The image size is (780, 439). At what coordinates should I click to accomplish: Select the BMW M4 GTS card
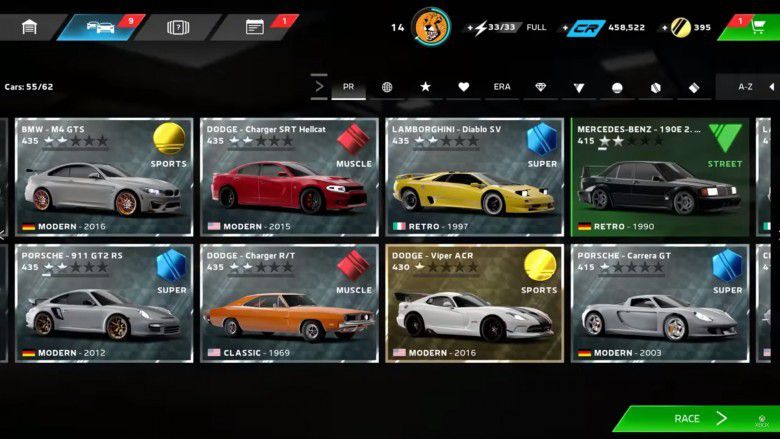pyautogui.click(x=103, y=177)
